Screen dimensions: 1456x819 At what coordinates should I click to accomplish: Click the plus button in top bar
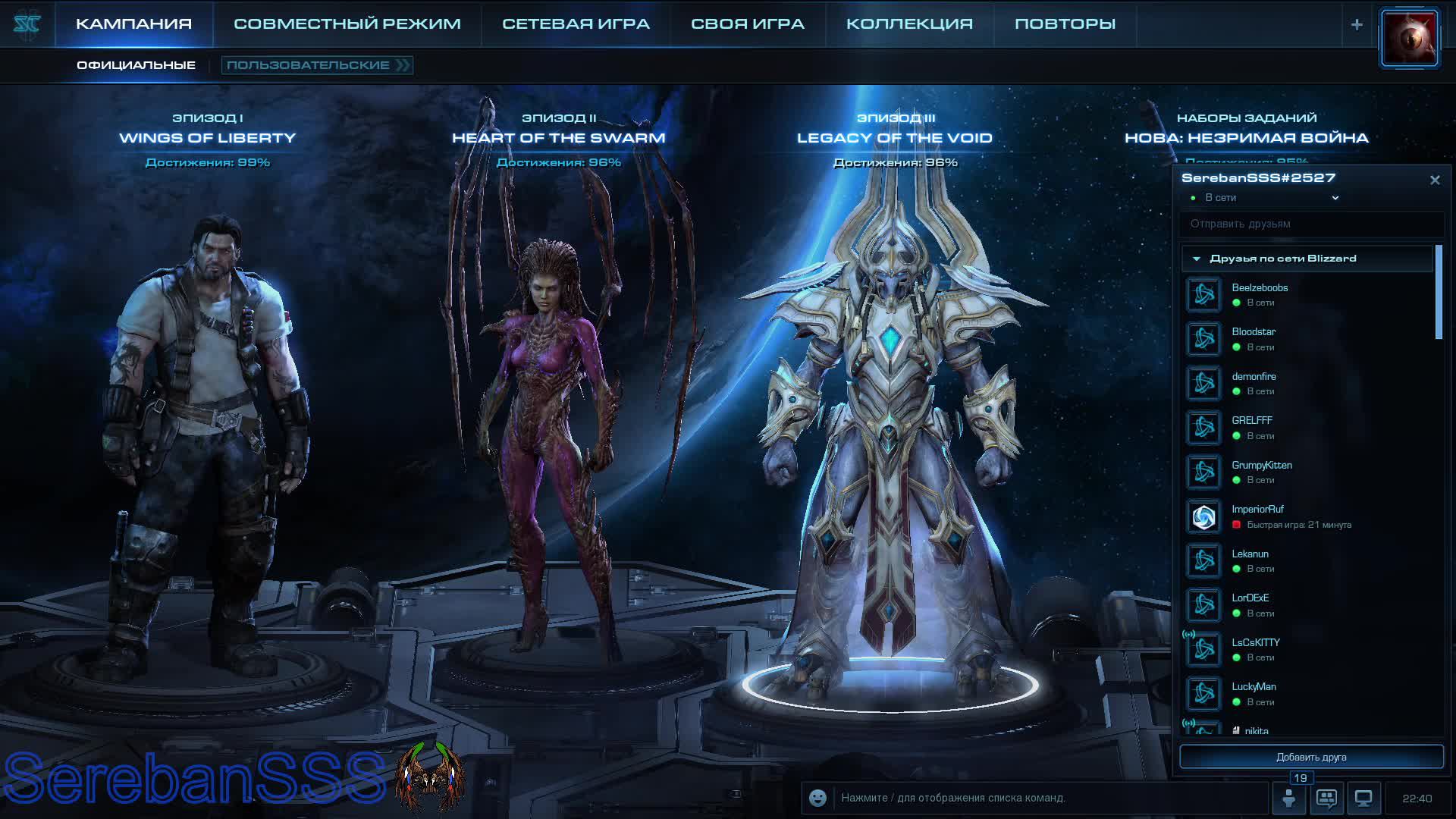pyautogui.click(x=1357, y=24)
